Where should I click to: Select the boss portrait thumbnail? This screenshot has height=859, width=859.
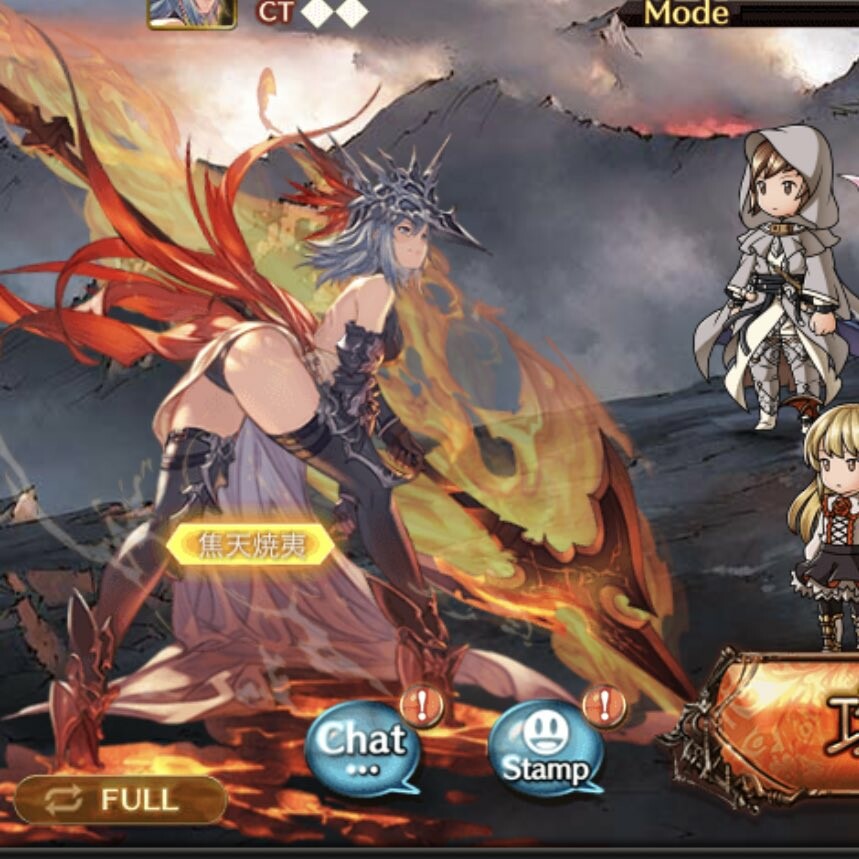tap(192, 12)
